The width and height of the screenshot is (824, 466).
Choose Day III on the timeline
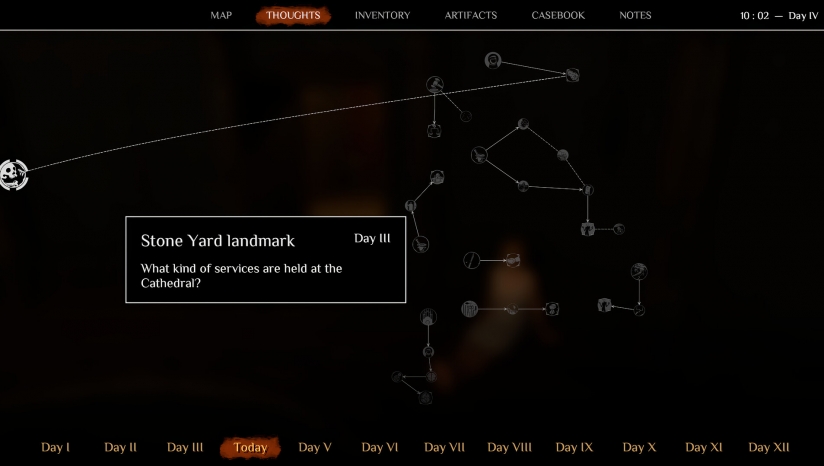(x=185, y=448)
